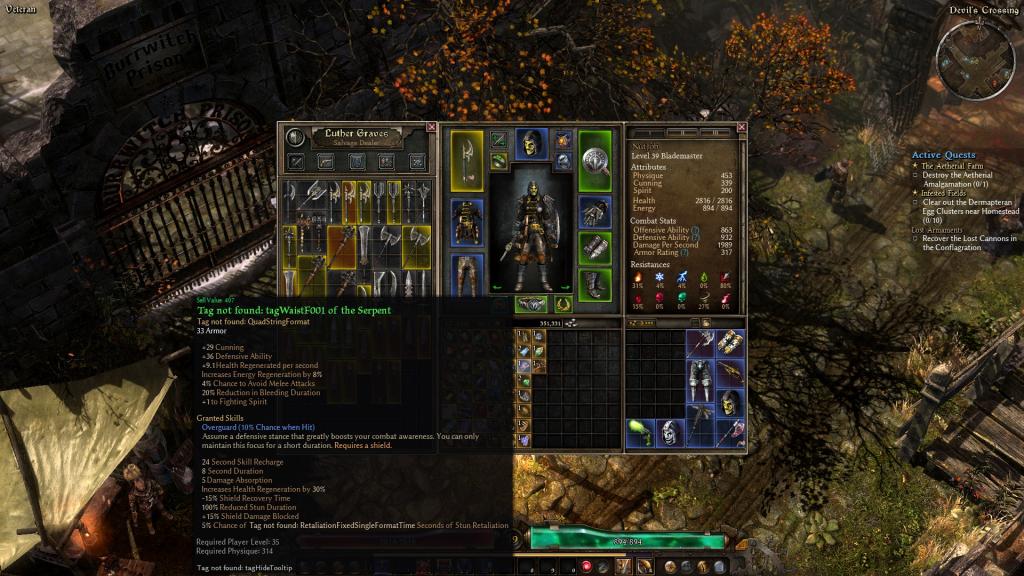Open the Devil's Crossing minimap
This screenshot has width=1024, height=576.
coord(974,60)
